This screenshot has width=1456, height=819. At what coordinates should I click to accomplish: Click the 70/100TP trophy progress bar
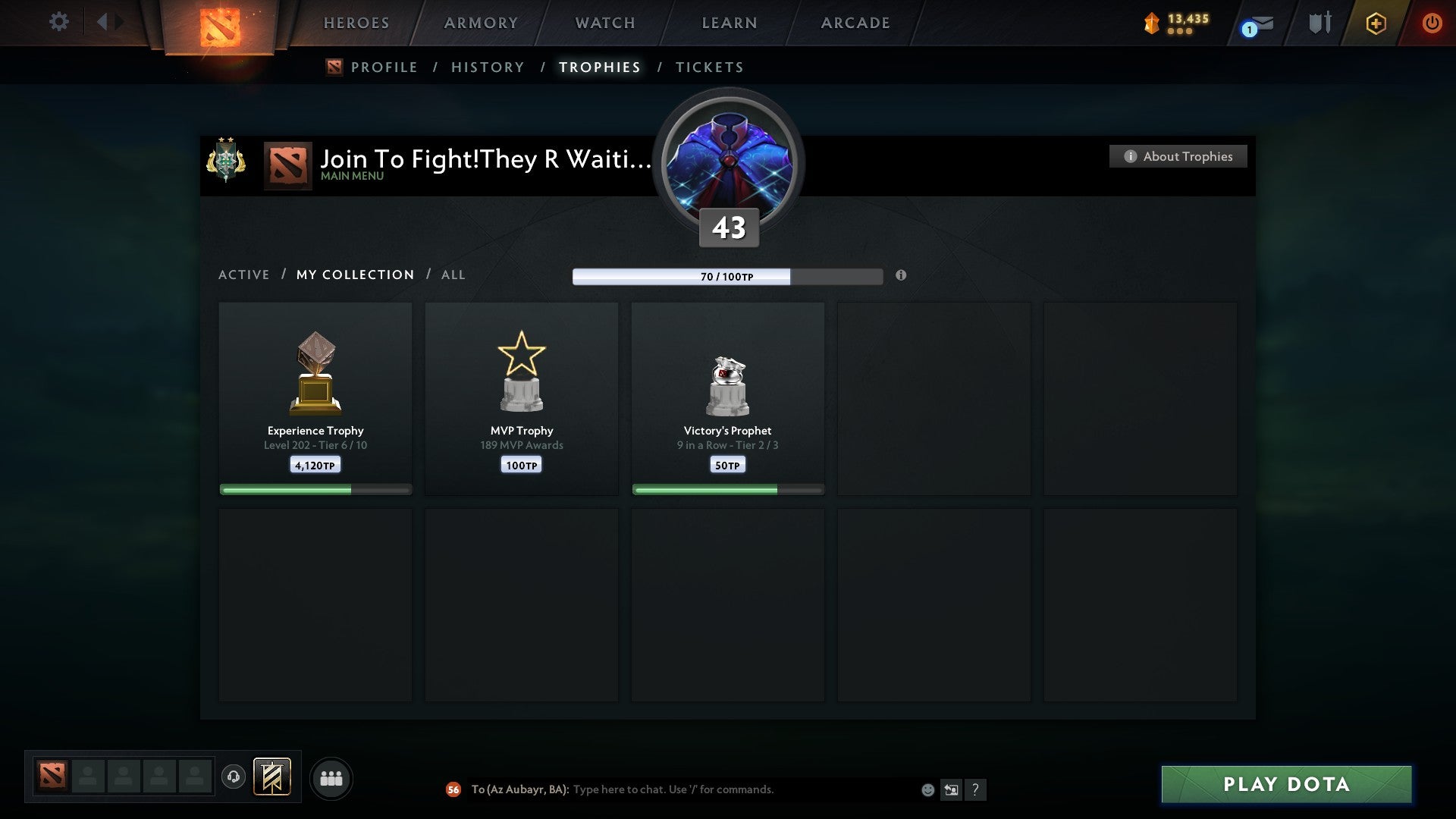click(x=728, y=277)
